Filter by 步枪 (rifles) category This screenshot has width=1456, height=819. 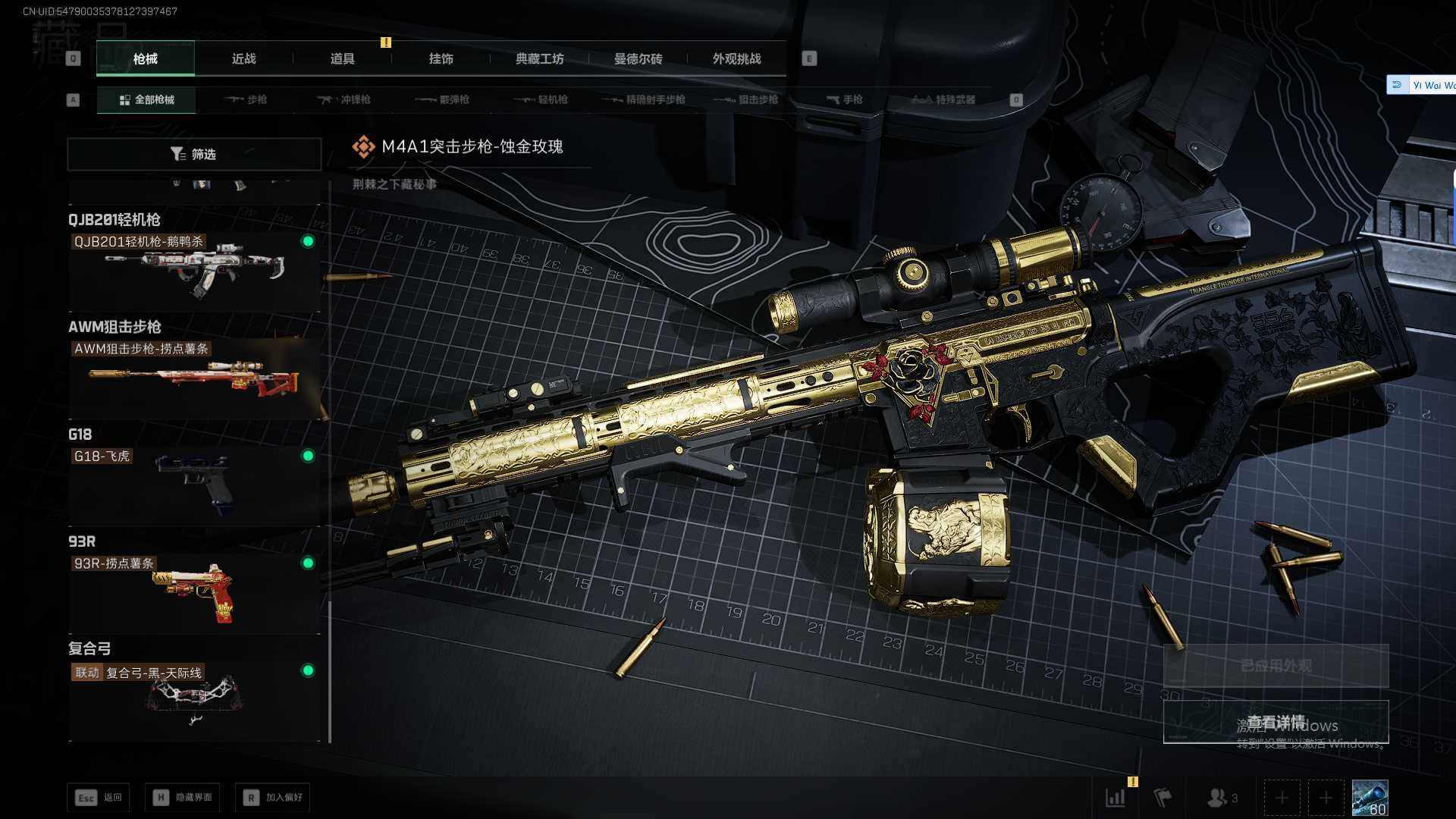[246, 99]
